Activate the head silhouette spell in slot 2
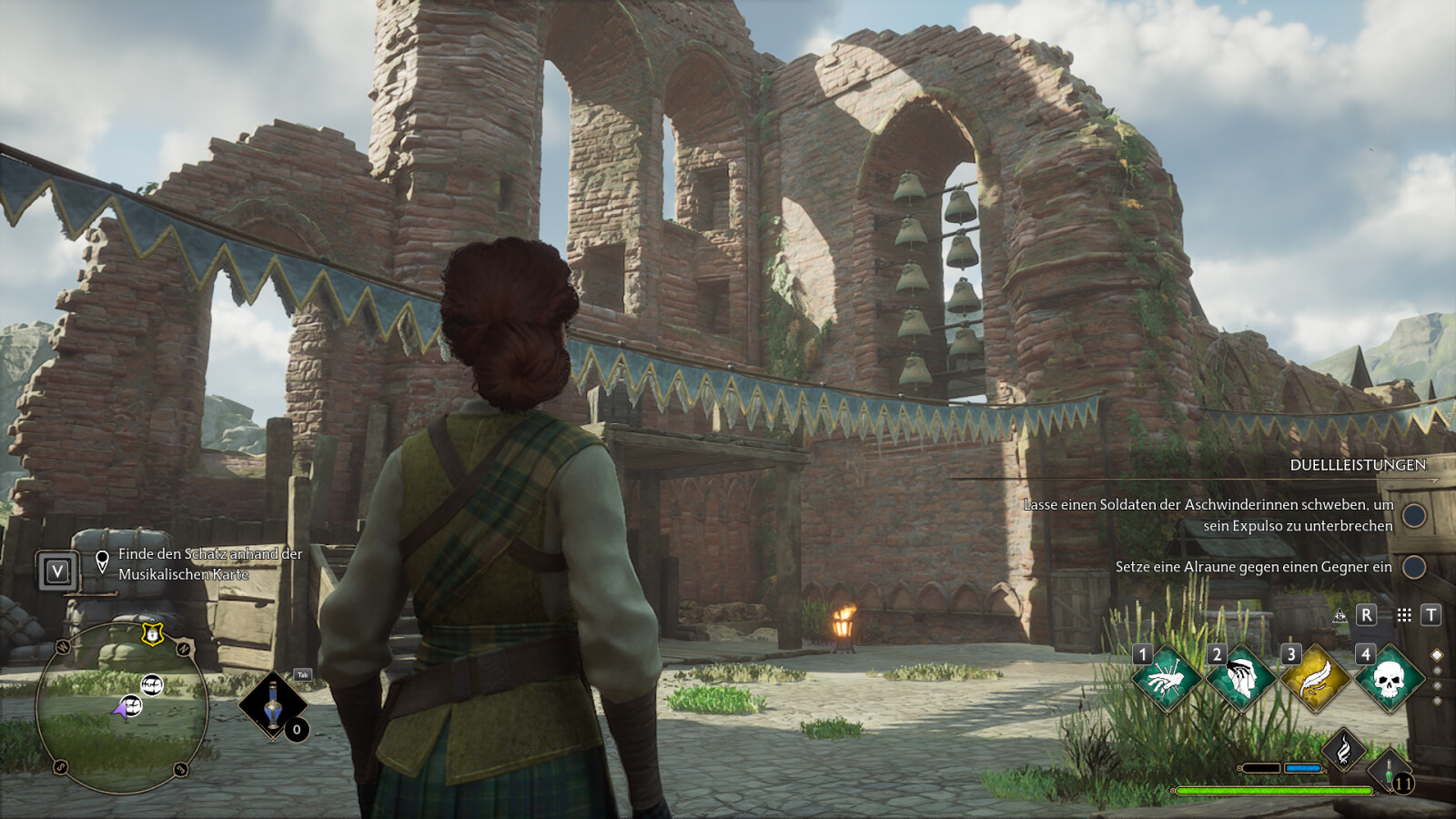Viewport: 1456px width, 819px height. tap(1240, 679)
